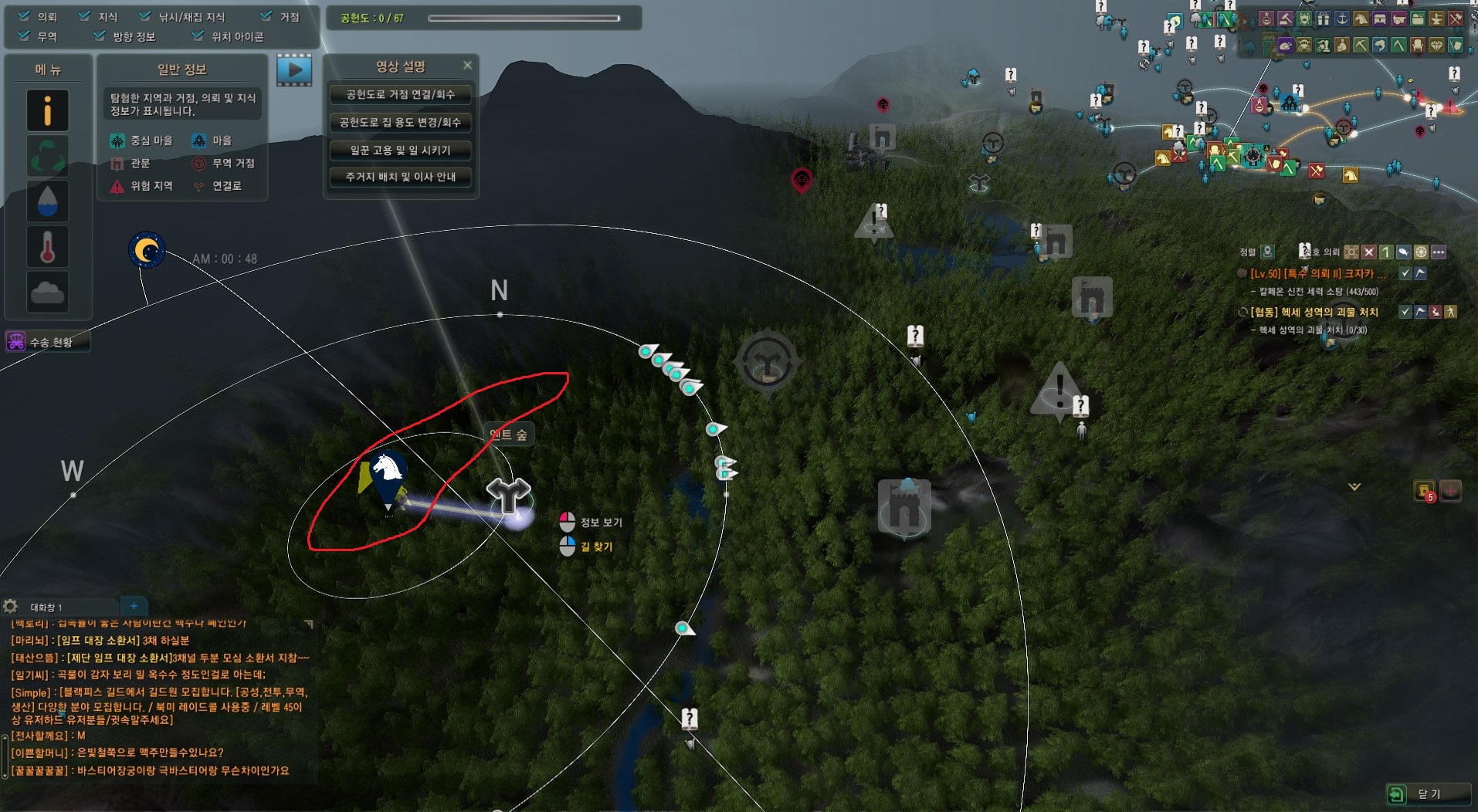Toggle the 지식 filter checkbox
The width and height of the screenshot is (1478, 812).
[x=84, y=16]
